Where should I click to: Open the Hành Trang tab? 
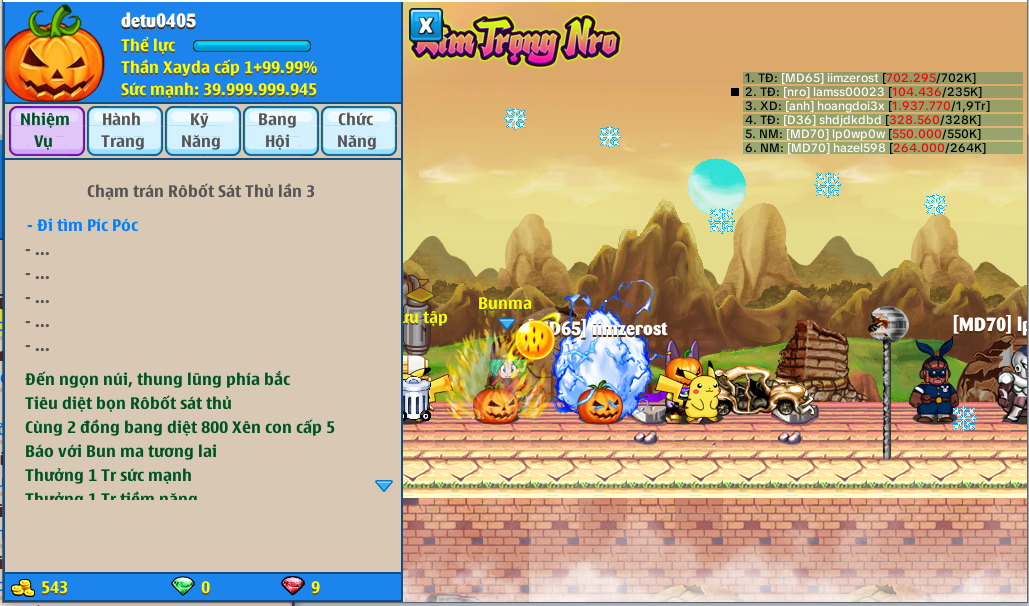click(x=122, y=131)
